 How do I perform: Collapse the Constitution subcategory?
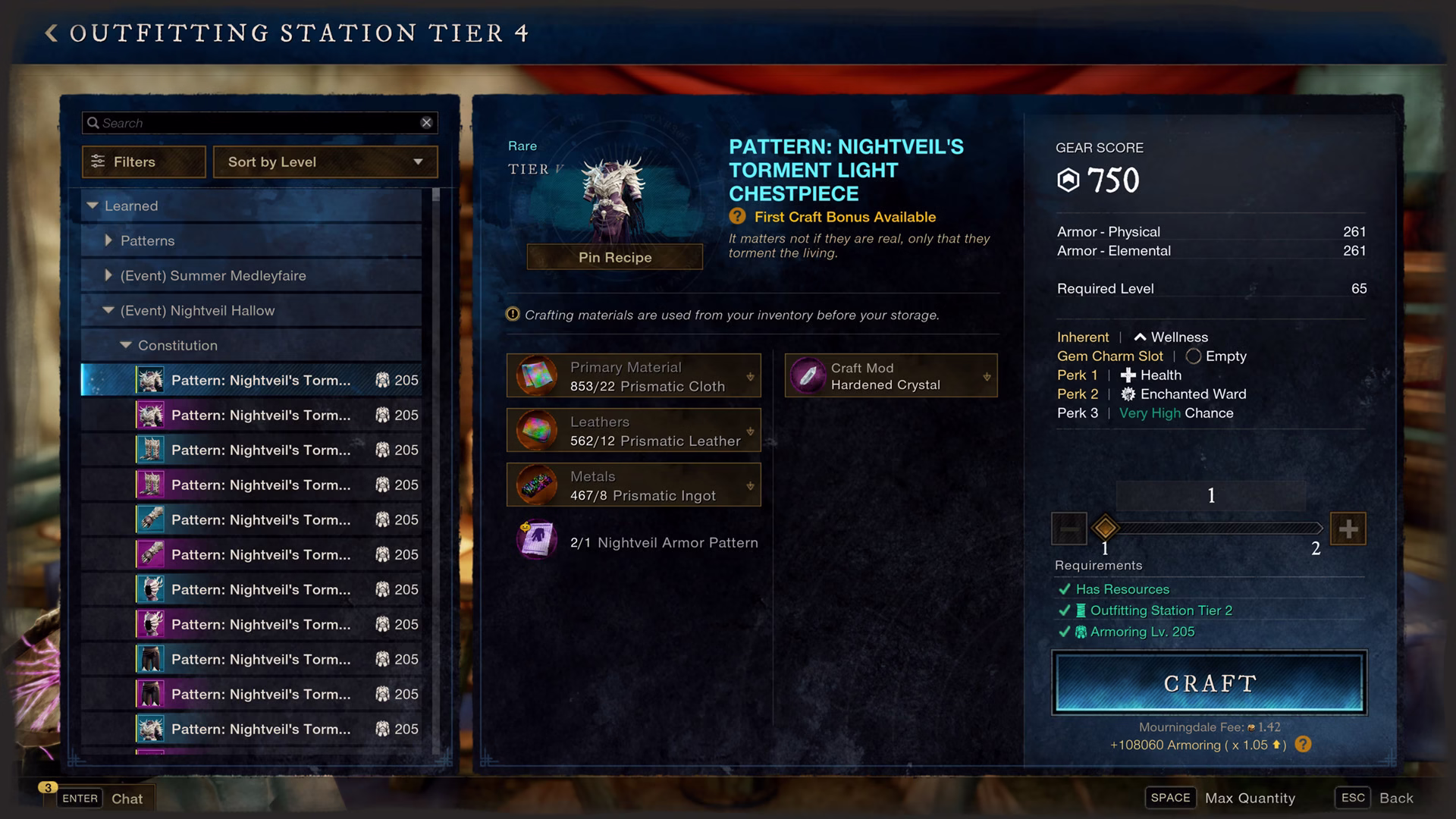pos(126,345)
